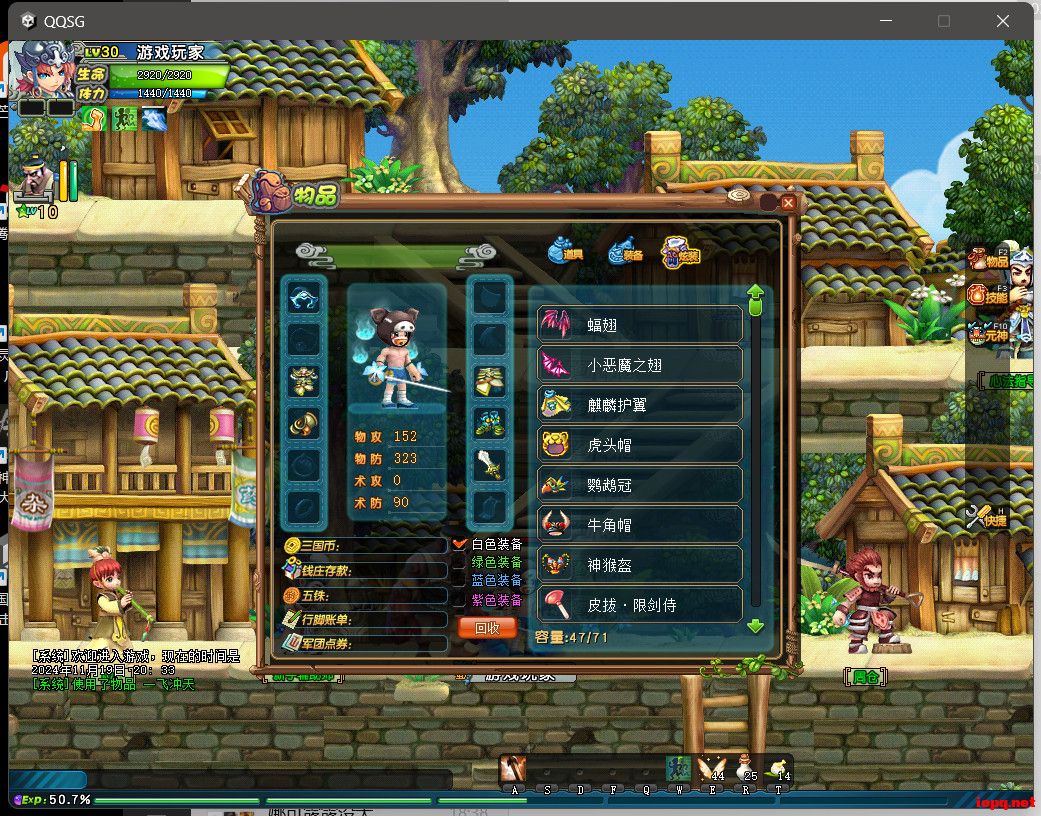Pick the 鹦鹉冠 parrot crown item
Screen dimensions: 1041x816
click(x=640, y=485)
